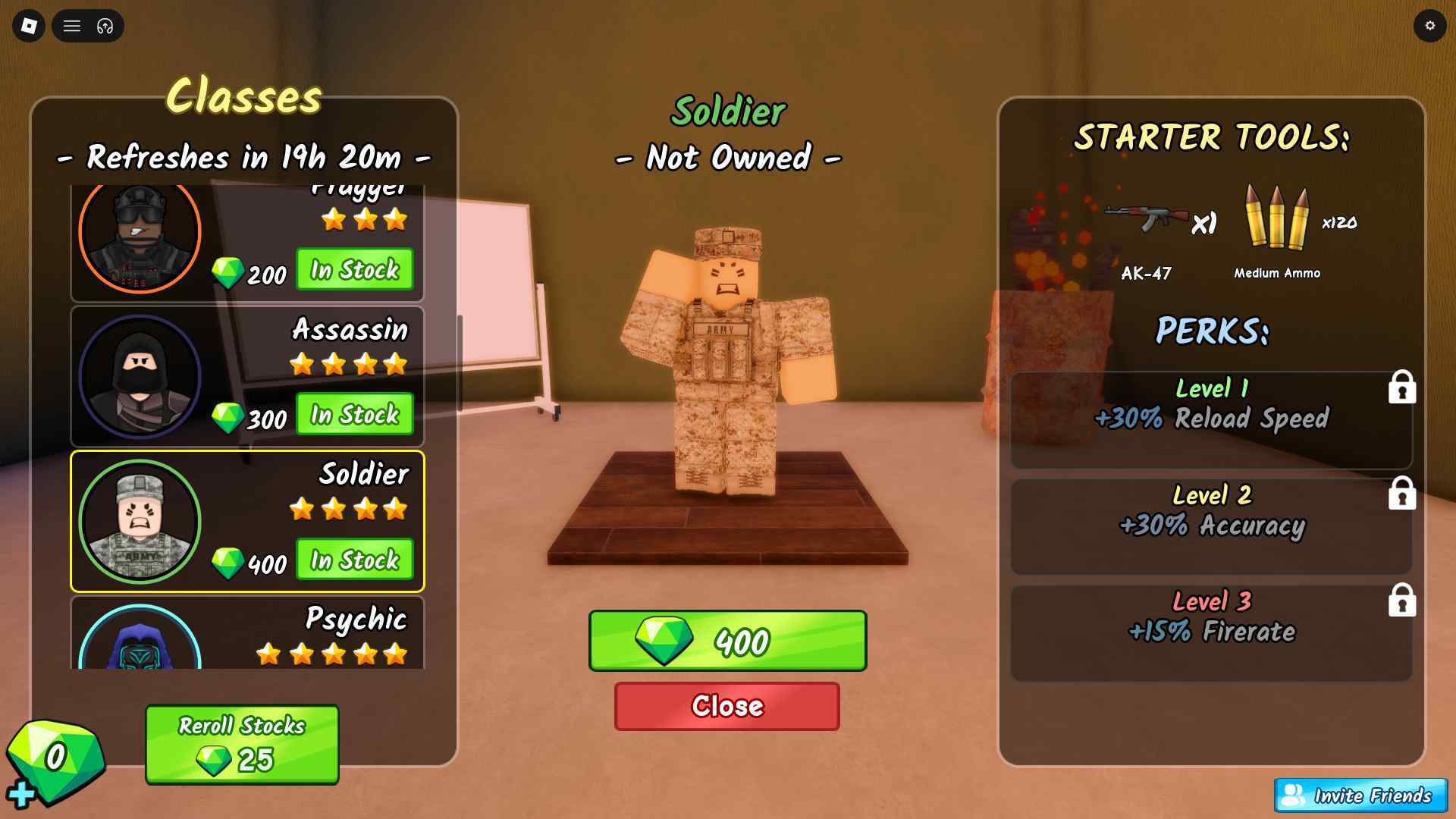
Task: Click the Roblox logo icon
Action: pyautogui.click(x=28, y=26)
